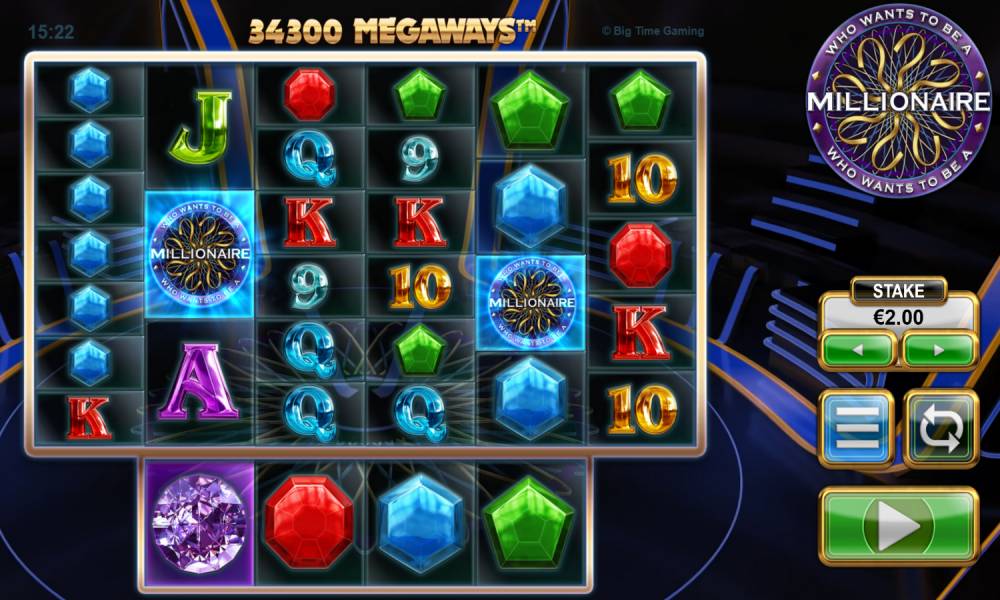Open the blue three-line menu
The height and width of the screenshot is (600, 1000).
pos(856,429)
